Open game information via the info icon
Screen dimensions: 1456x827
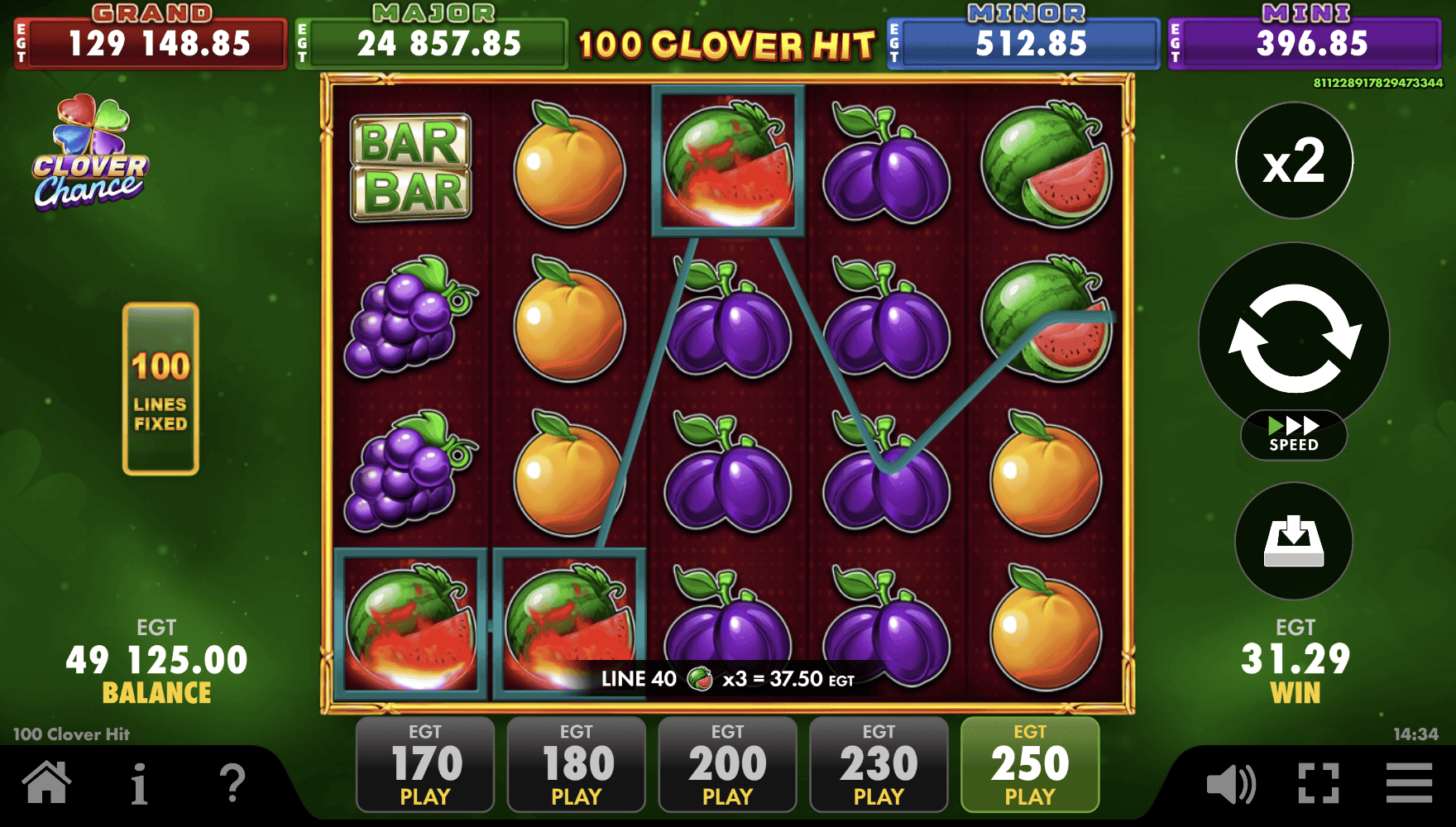click(x=139, y=782)
